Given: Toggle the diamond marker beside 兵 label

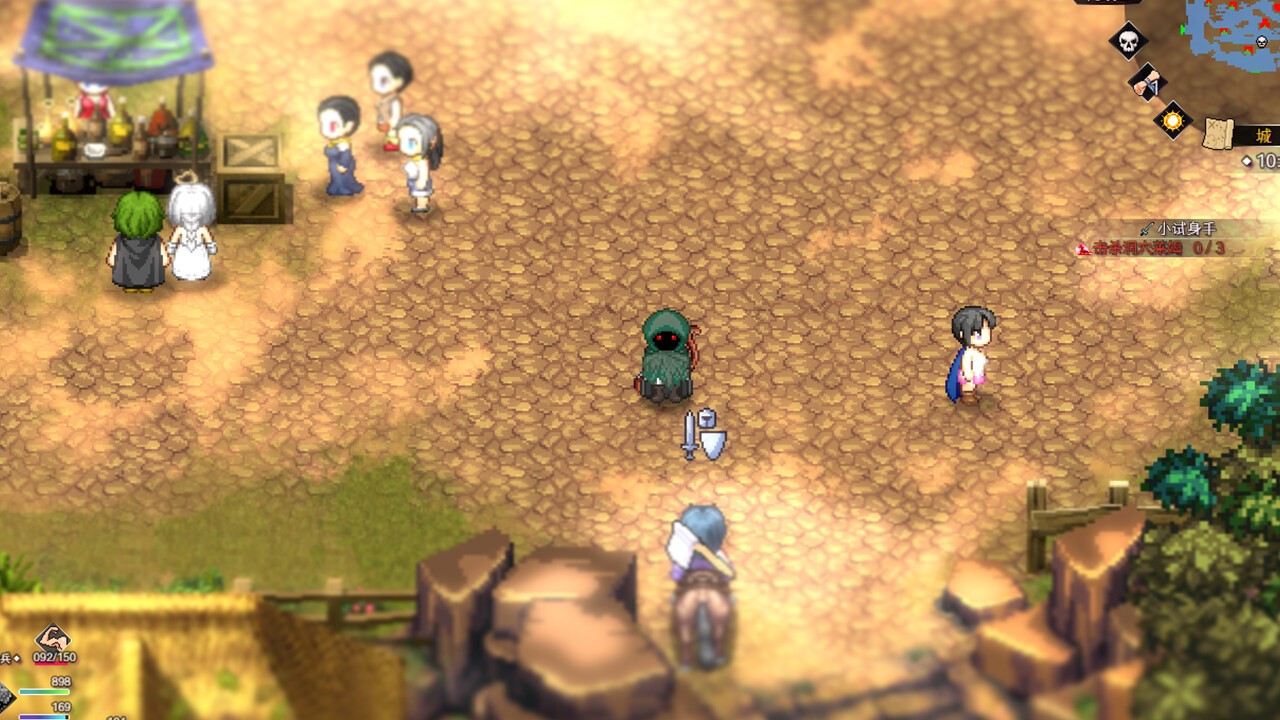Looking at the screenshot, I should 17,657.
